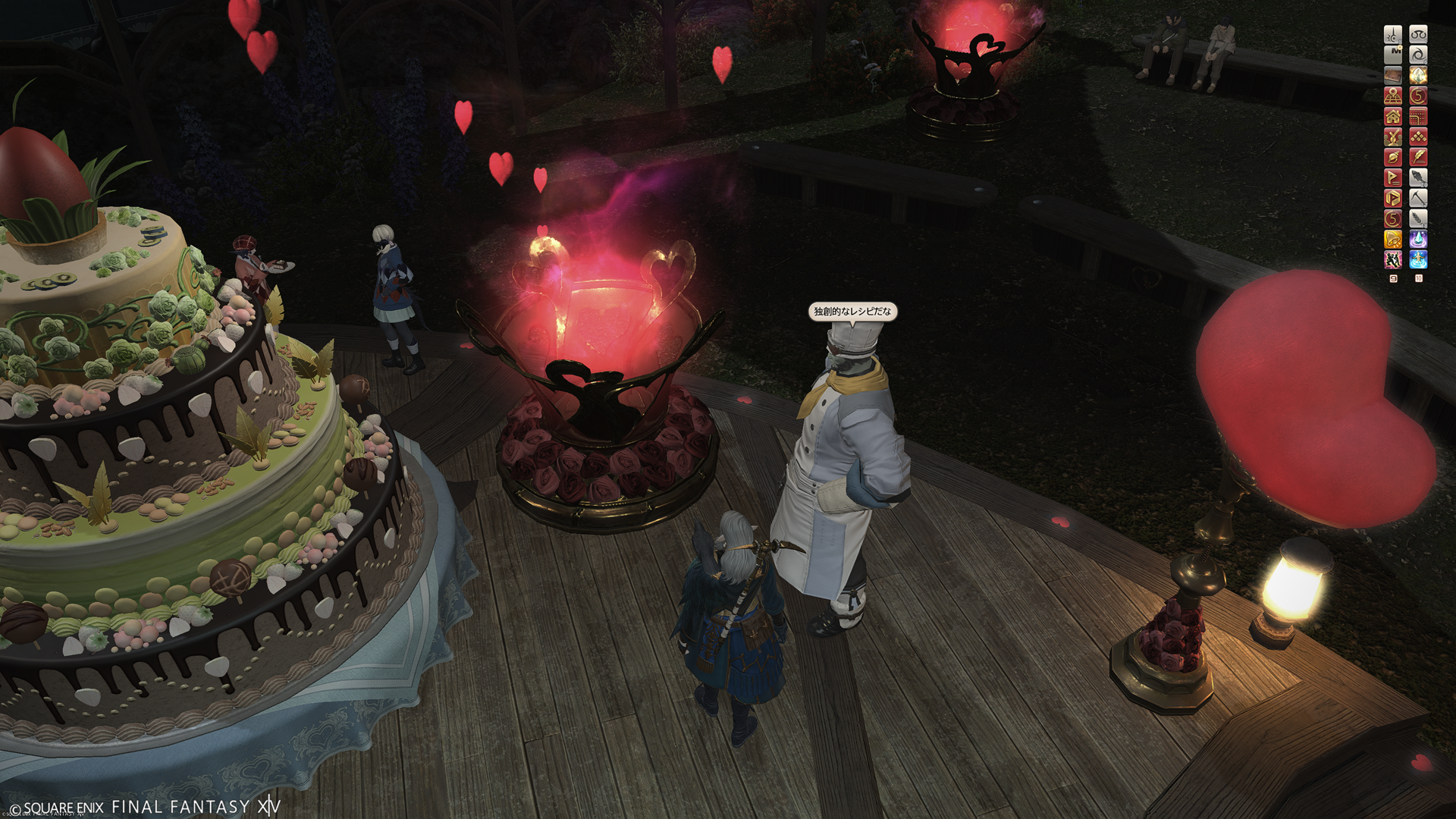Activate the needle gear set icon
This screenshot has width=1456, height=819.
pyautogui.click(x=1393, y=34)
